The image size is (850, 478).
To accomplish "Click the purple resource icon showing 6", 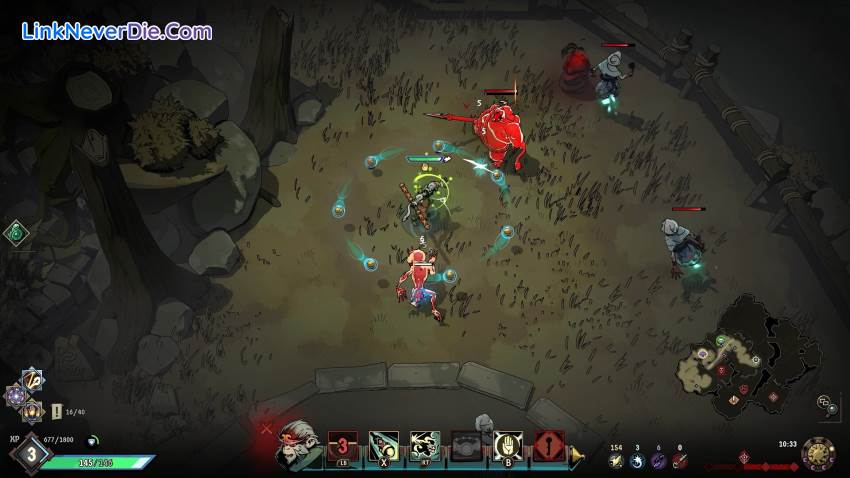I will [x=658, y=460].
